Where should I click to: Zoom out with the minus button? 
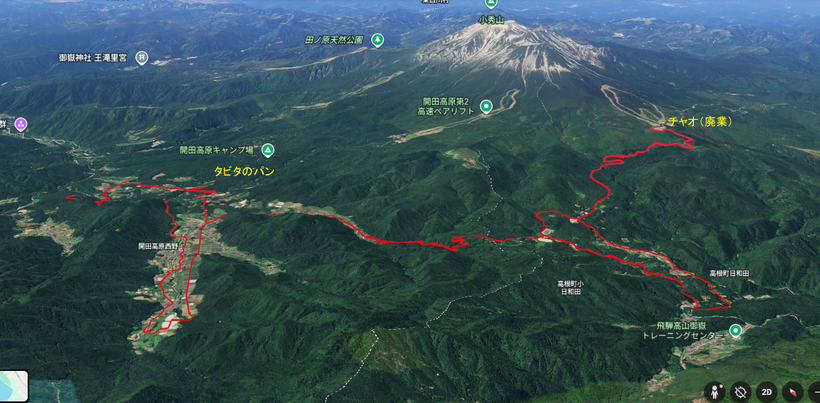click(814, 392)
